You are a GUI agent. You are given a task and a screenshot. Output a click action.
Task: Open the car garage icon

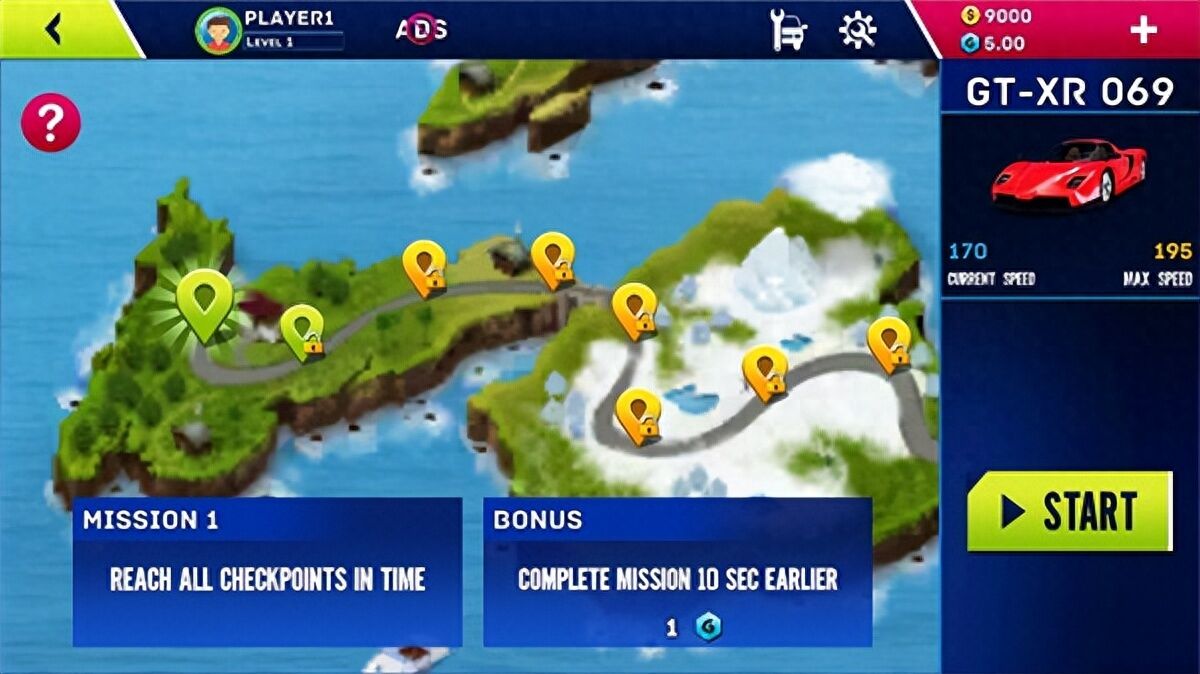tap(789, 30)
